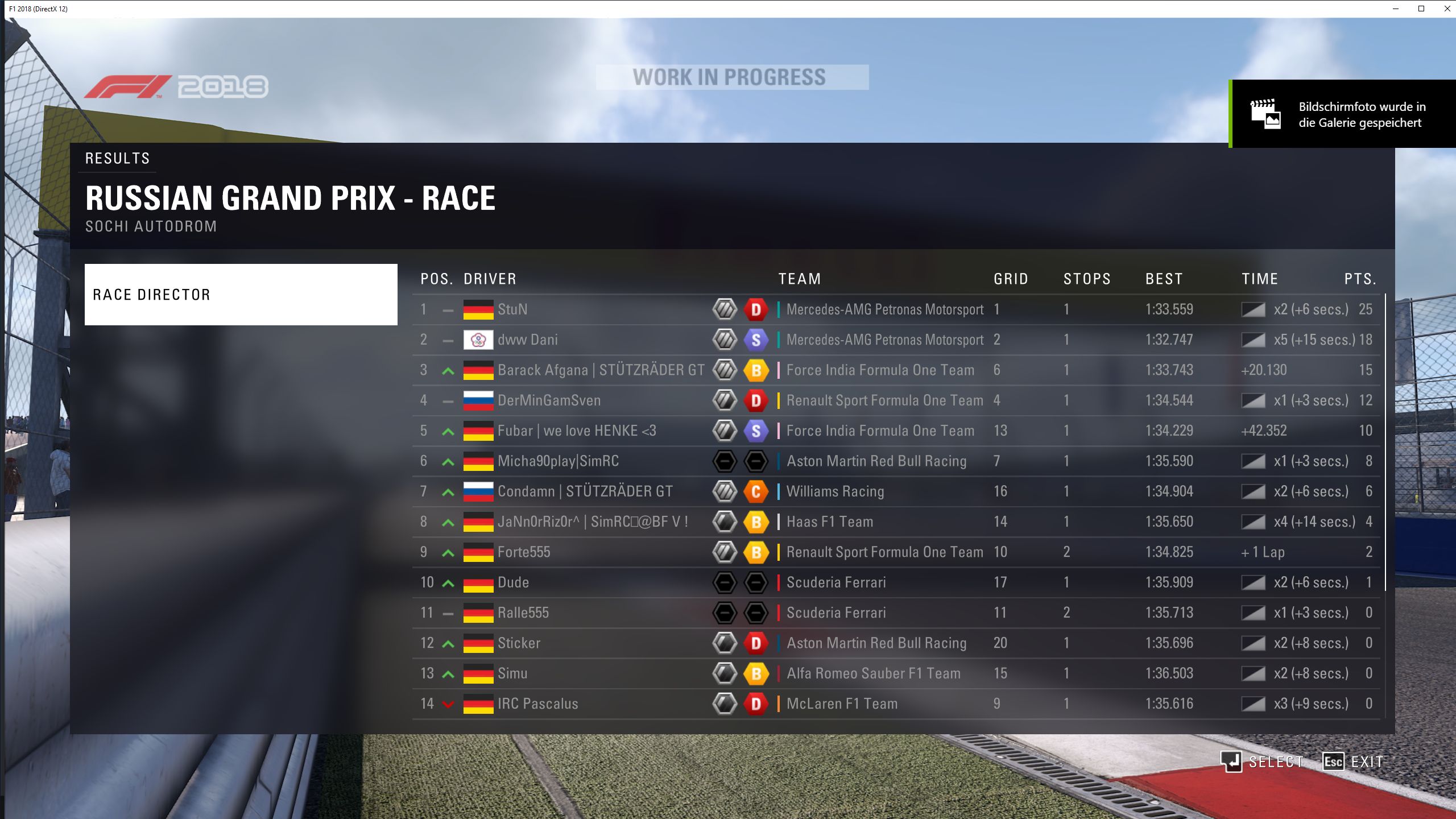Viewport: 1456px width, 819px height.
Task: Select Ralle555's Ferrari result row
Action: 569,613
